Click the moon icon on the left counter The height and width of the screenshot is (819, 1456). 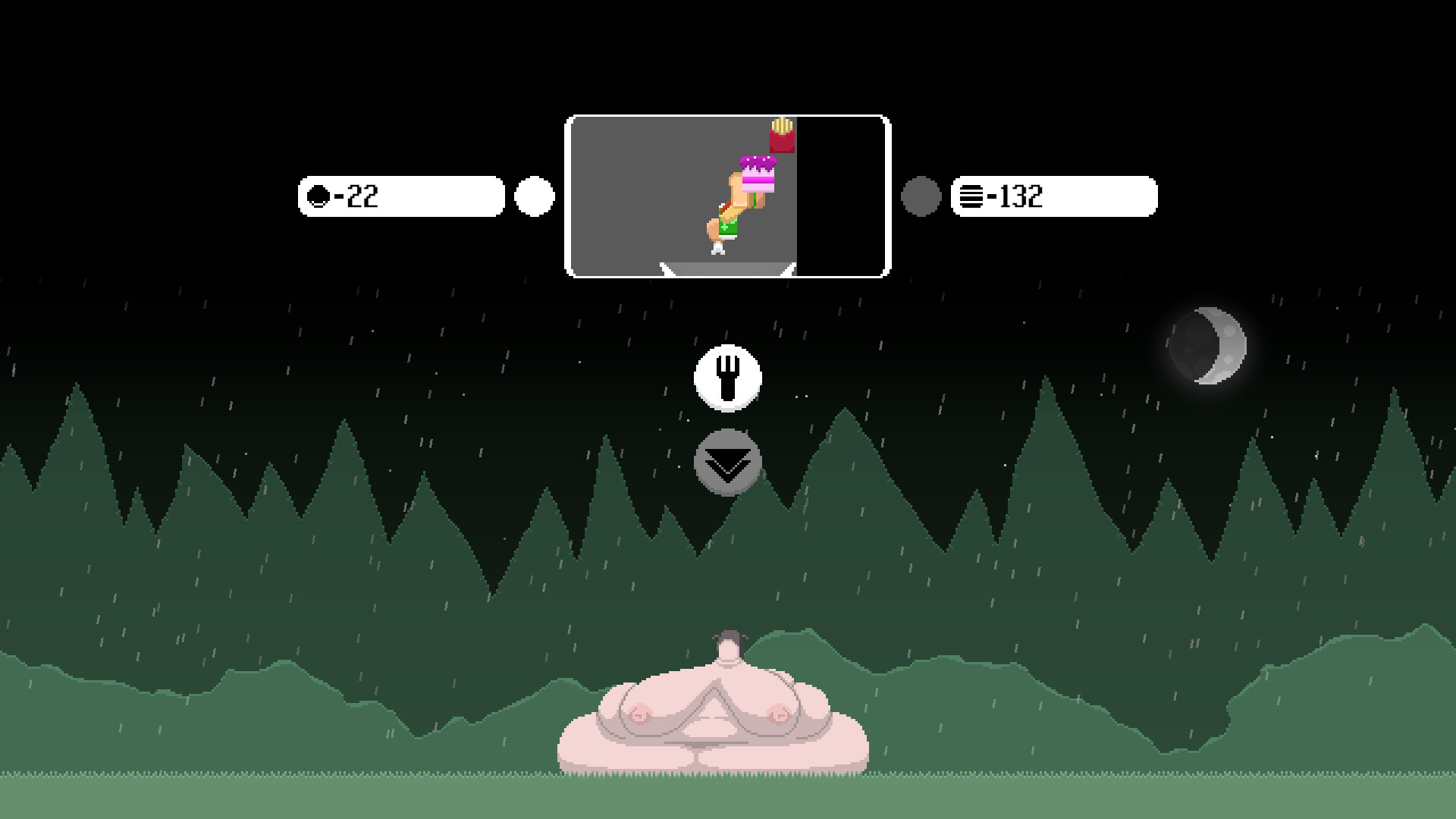318,196
